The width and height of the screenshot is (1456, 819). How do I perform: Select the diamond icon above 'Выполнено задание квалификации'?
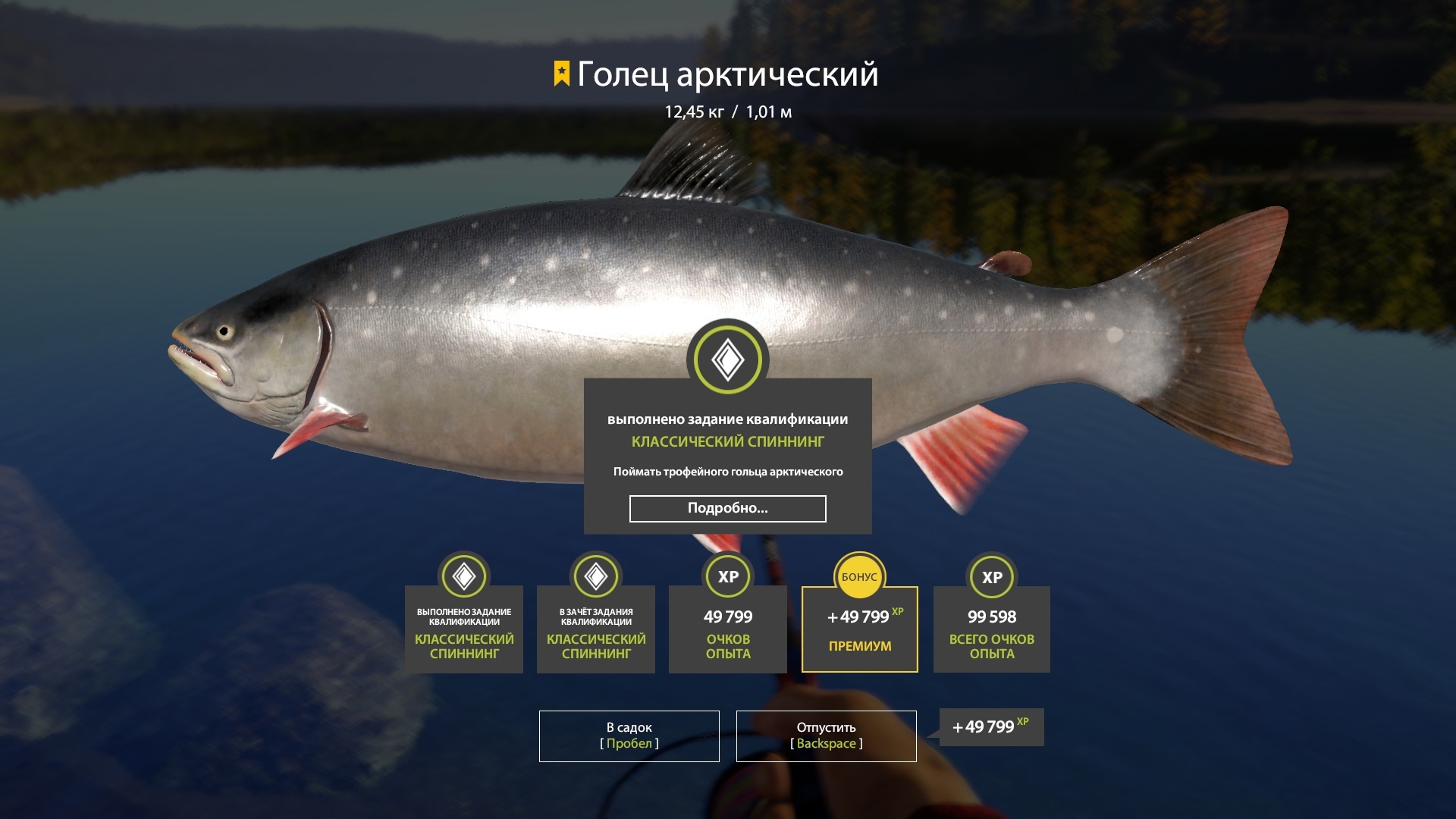(x=464, y=577)
